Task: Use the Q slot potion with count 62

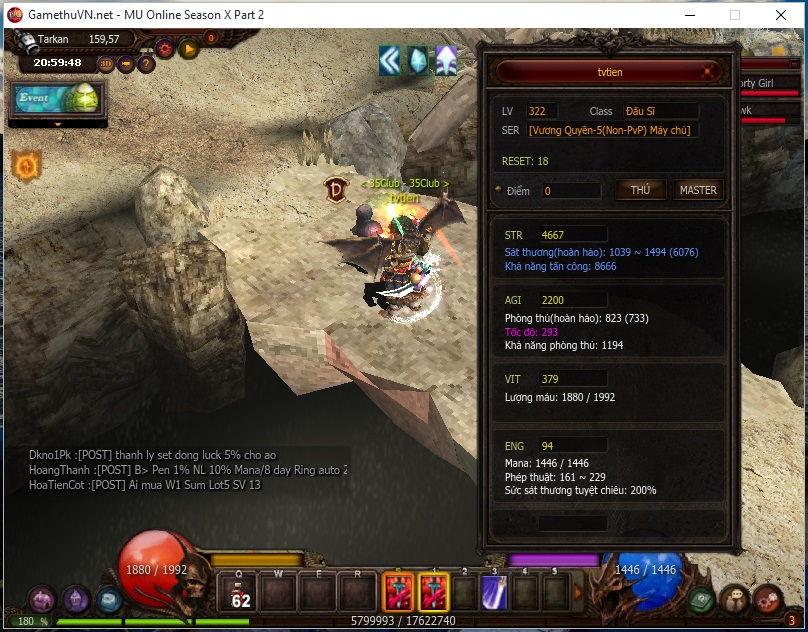Action: tap(241, 593)
